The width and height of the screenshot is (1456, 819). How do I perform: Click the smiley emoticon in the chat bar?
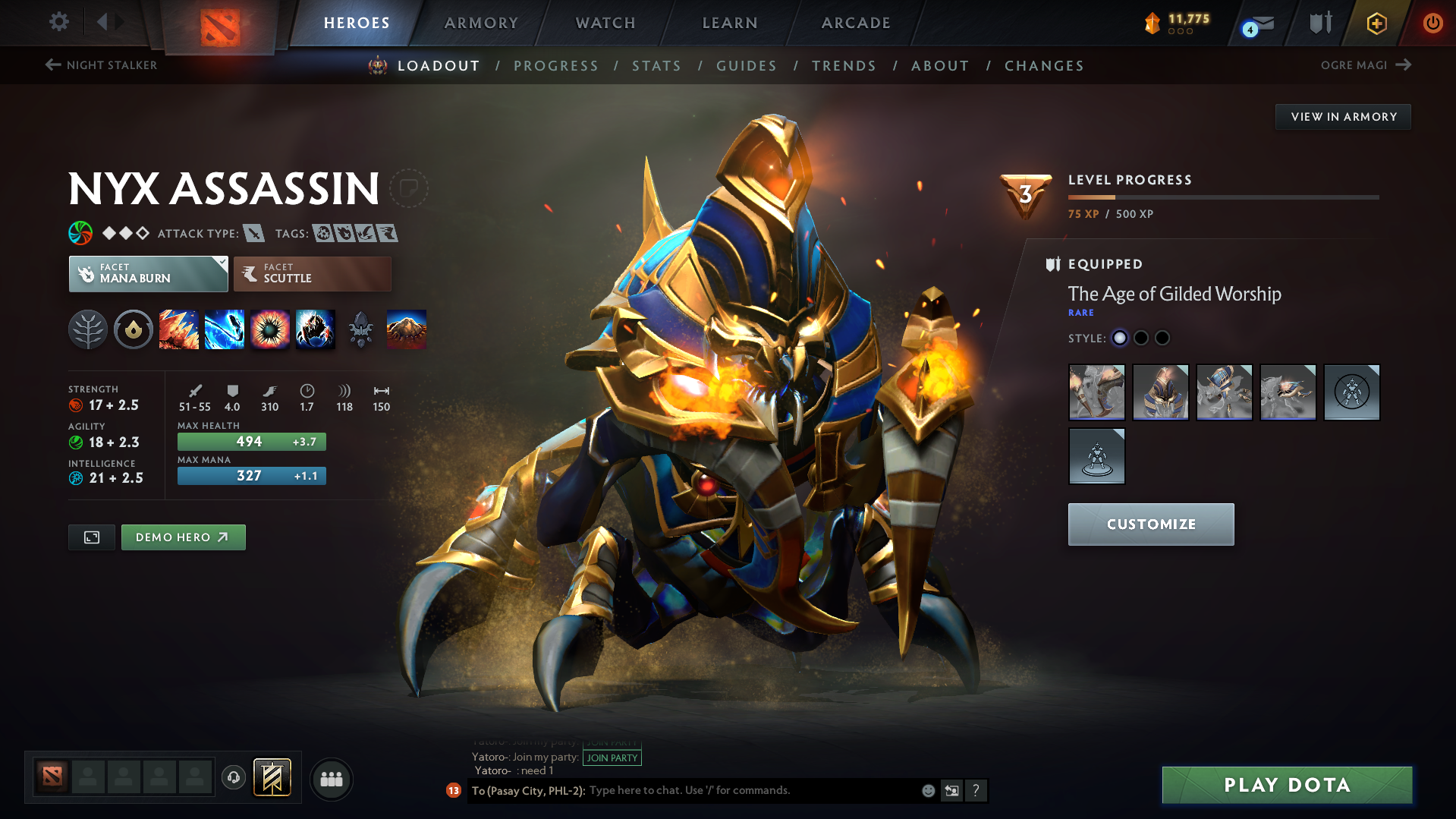pyautogui.click(x=927, y=790)
